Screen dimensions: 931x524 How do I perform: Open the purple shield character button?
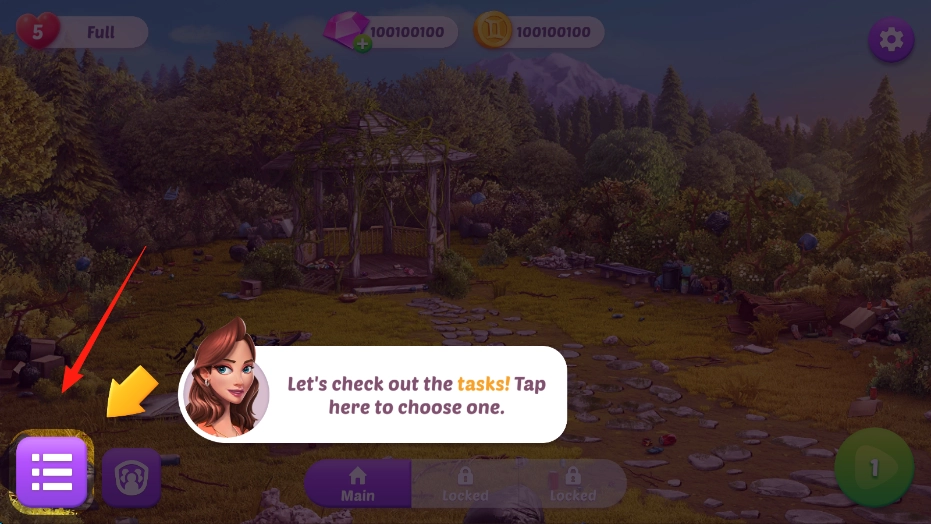coord(131,477)
